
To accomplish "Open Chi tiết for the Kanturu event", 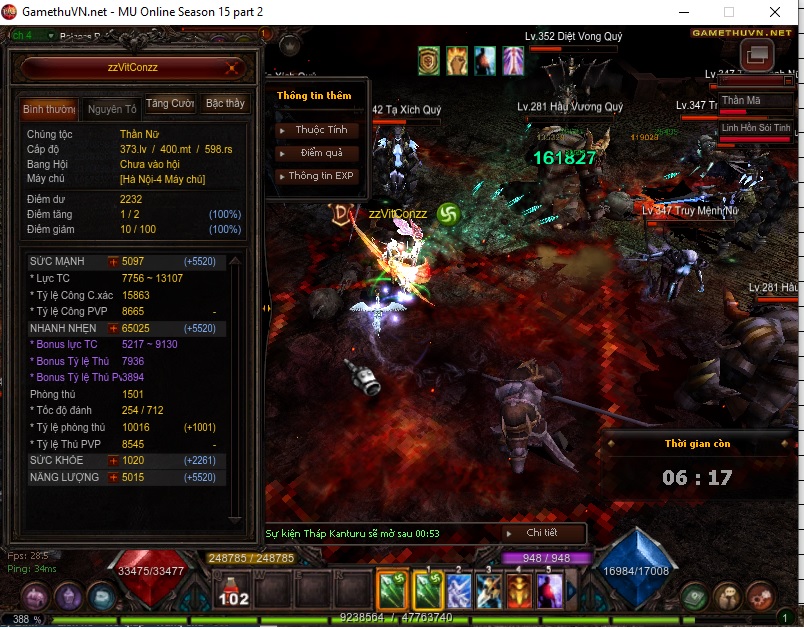I will [x=541, y=533].
